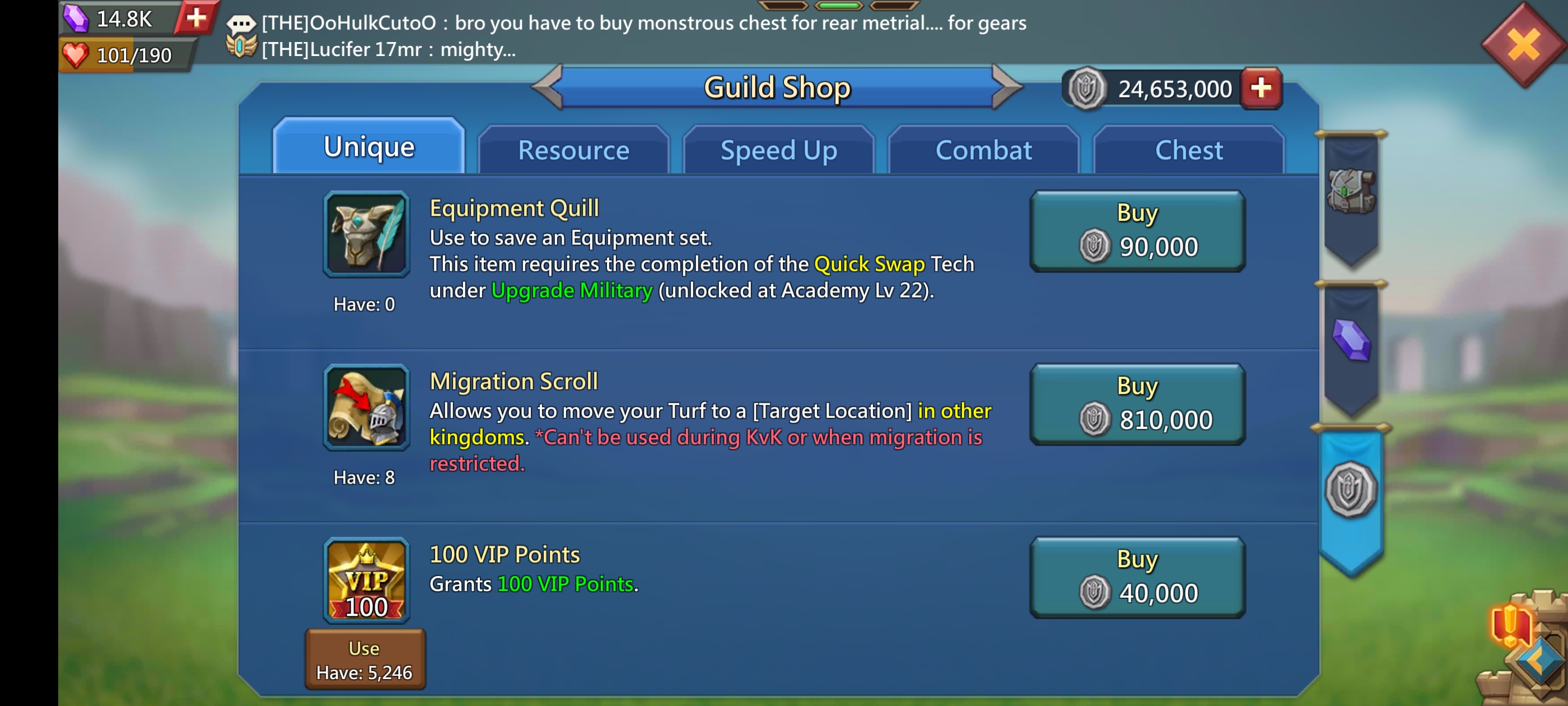Open the Speed Up tab
Viewport: 1568px width, 706px height.
(778, 151)
